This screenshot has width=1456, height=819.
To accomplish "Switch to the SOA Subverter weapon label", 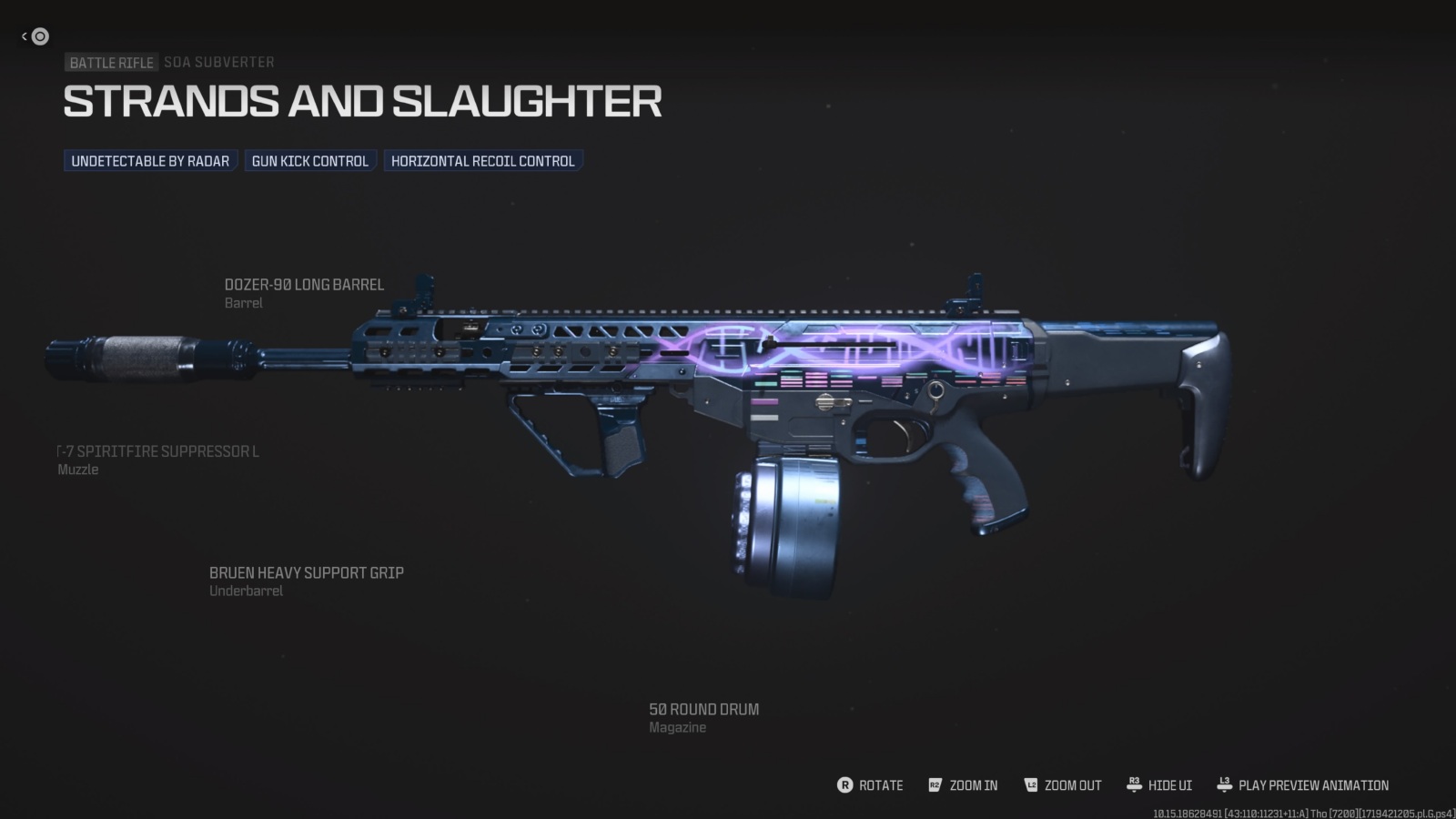I will point(218,62).
